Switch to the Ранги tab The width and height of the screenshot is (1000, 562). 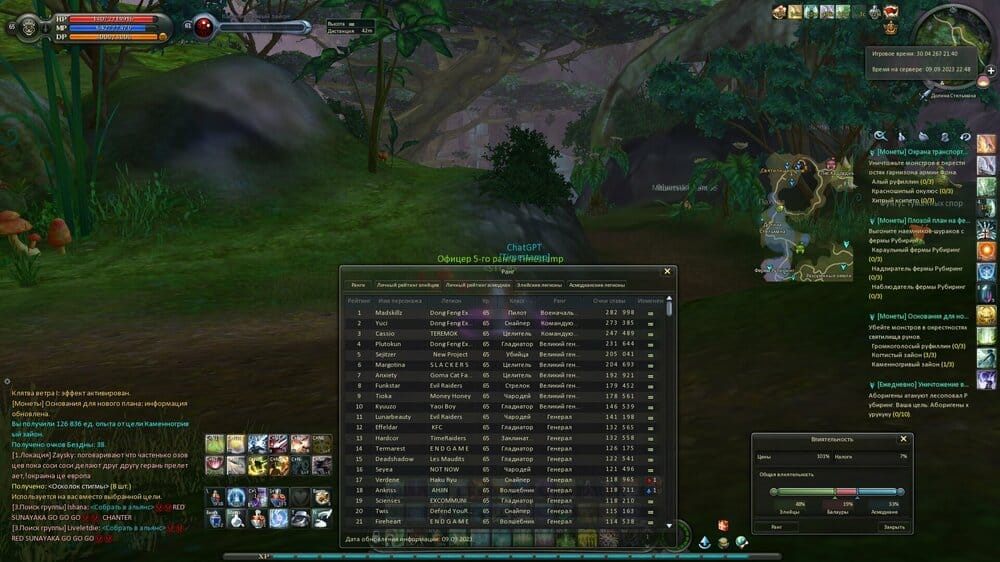point(358,285)
